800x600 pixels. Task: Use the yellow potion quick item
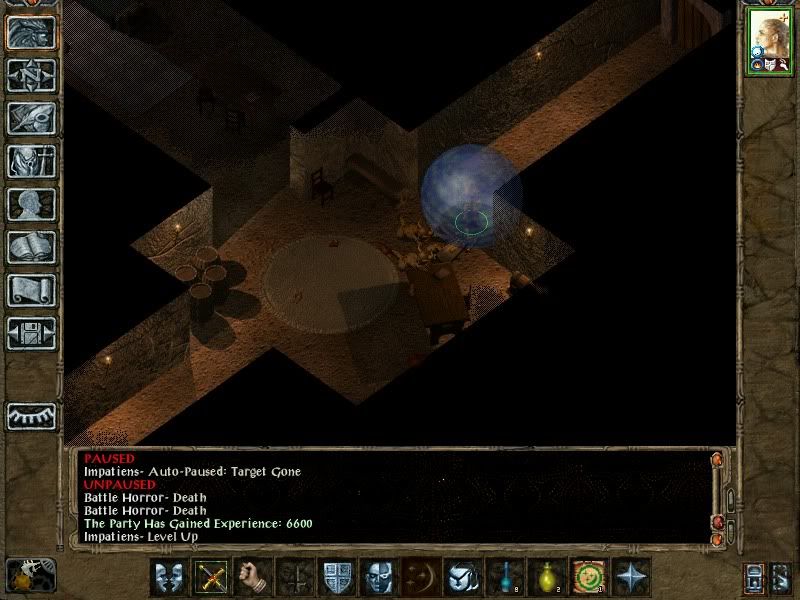[546, 577]
